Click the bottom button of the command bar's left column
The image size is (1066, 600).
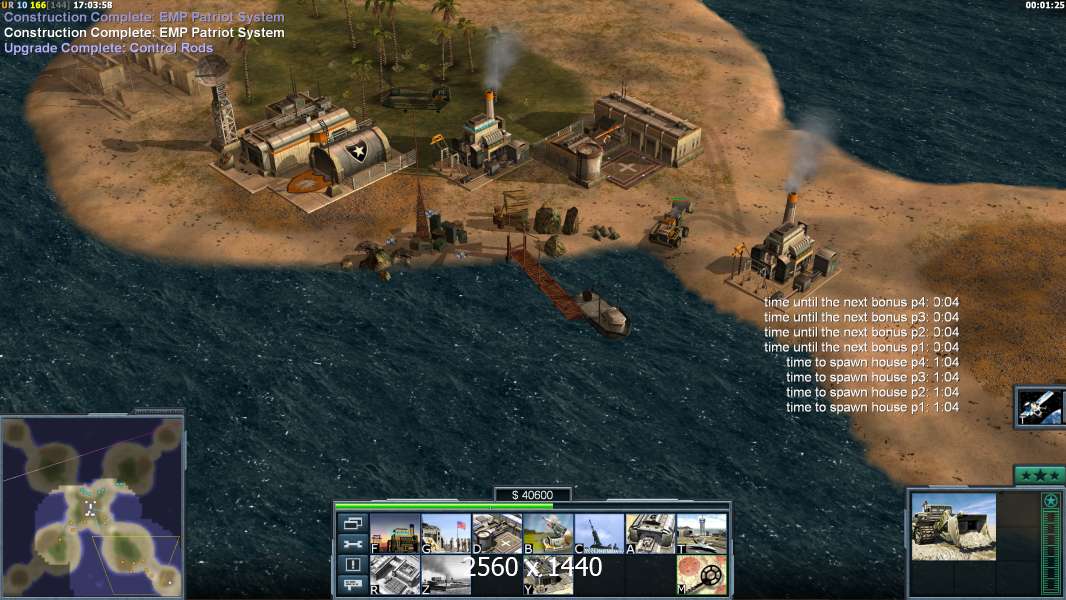click(x=352, y=585)
